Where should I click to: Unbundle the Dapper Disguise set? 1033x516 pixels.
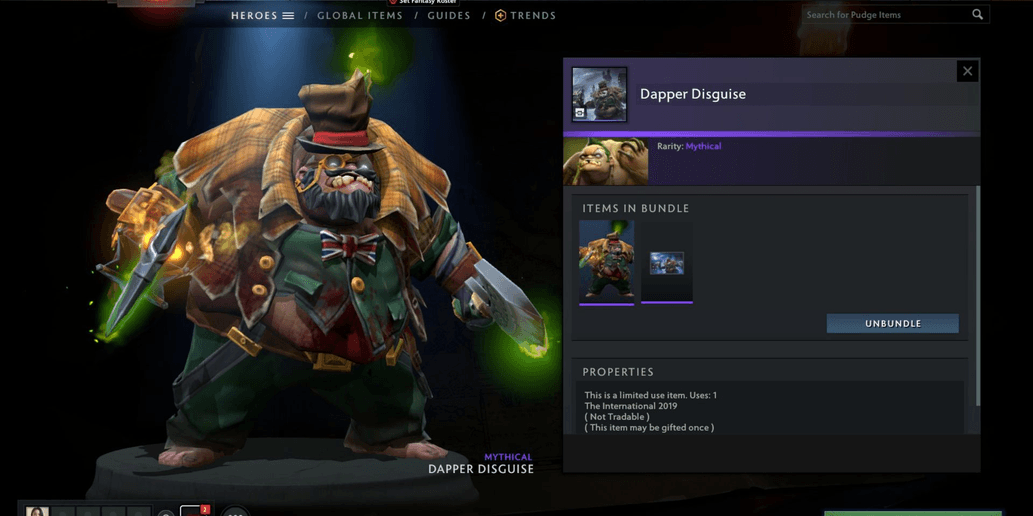[892, 324]
